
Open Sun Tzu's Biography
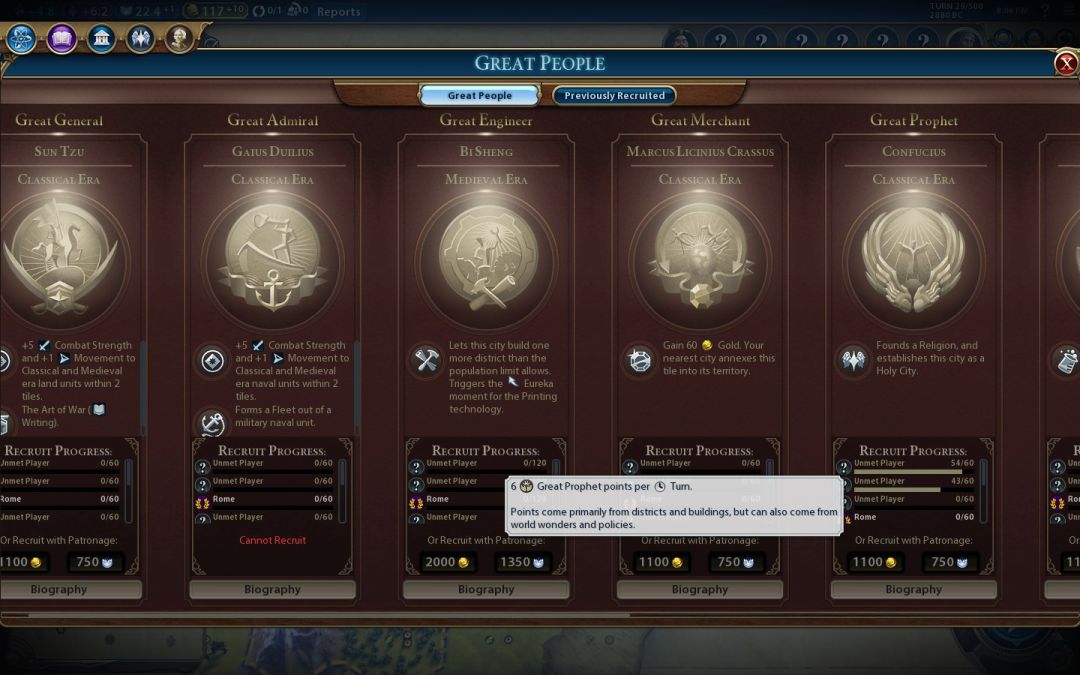click(59, 589)
